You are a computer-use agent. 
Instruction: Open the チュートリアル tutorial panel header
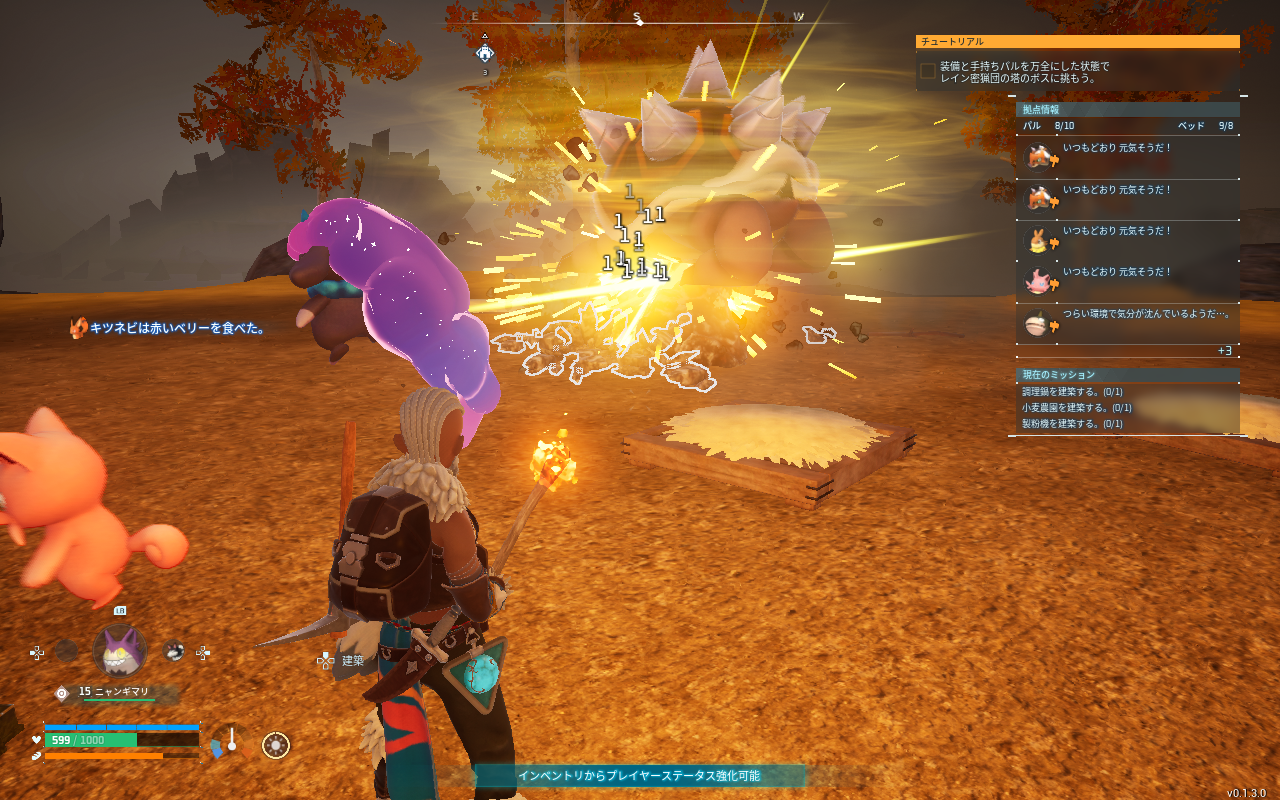tap(1077, 42)
